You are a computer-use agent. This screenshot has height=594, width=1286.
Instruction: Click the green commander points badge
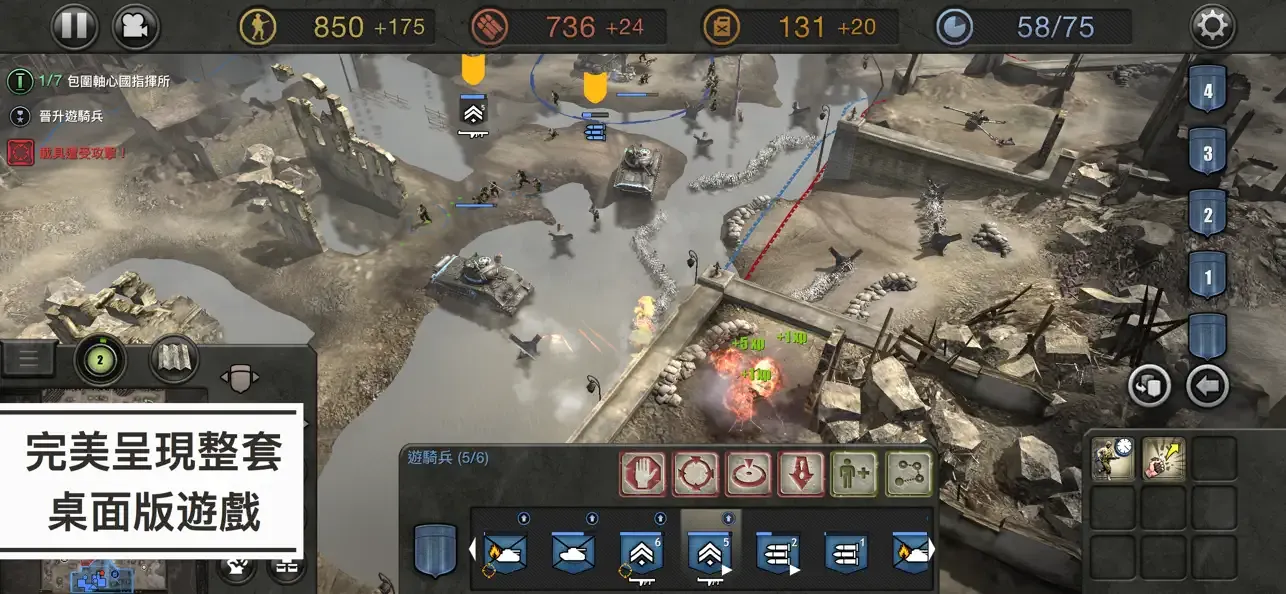pyautogui.click(x=99, y=360)
